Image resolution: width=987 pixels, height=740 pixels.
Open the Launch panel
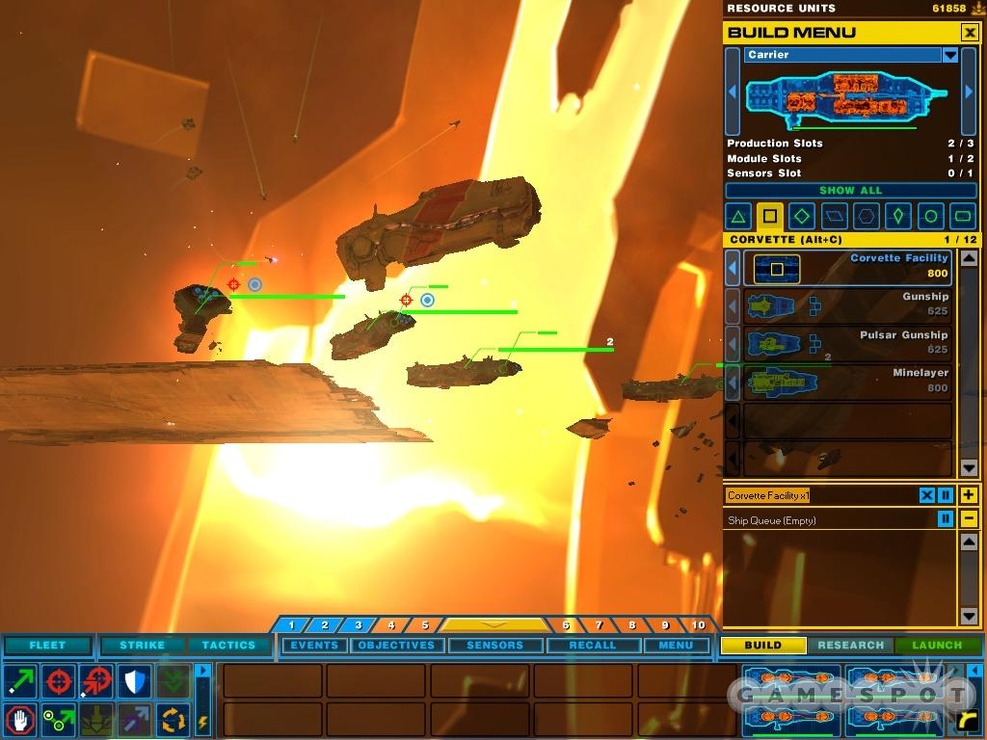(937, 645)
